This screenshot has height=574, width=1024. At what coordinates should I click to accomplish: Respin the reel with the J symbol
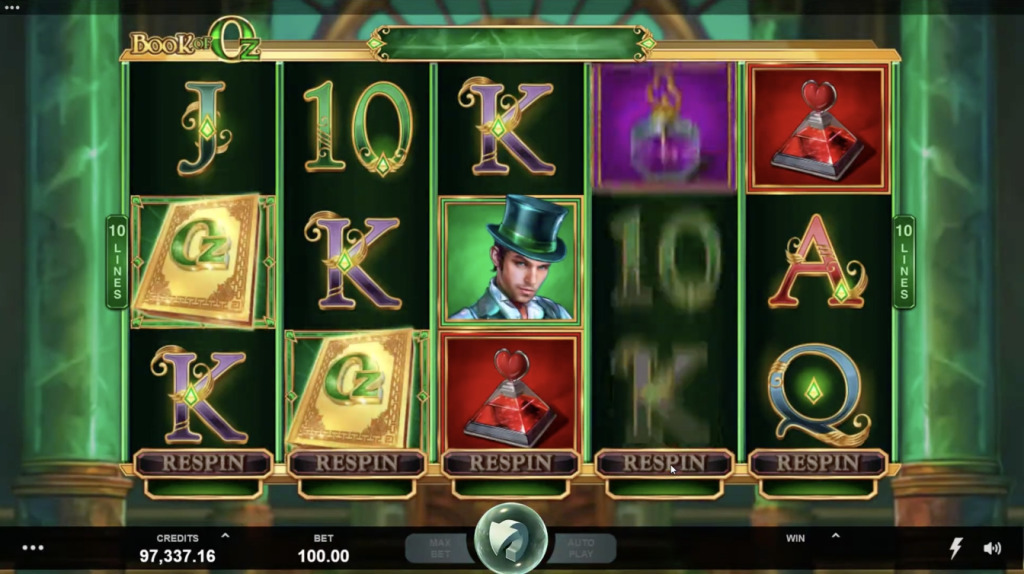coord(203,463)
